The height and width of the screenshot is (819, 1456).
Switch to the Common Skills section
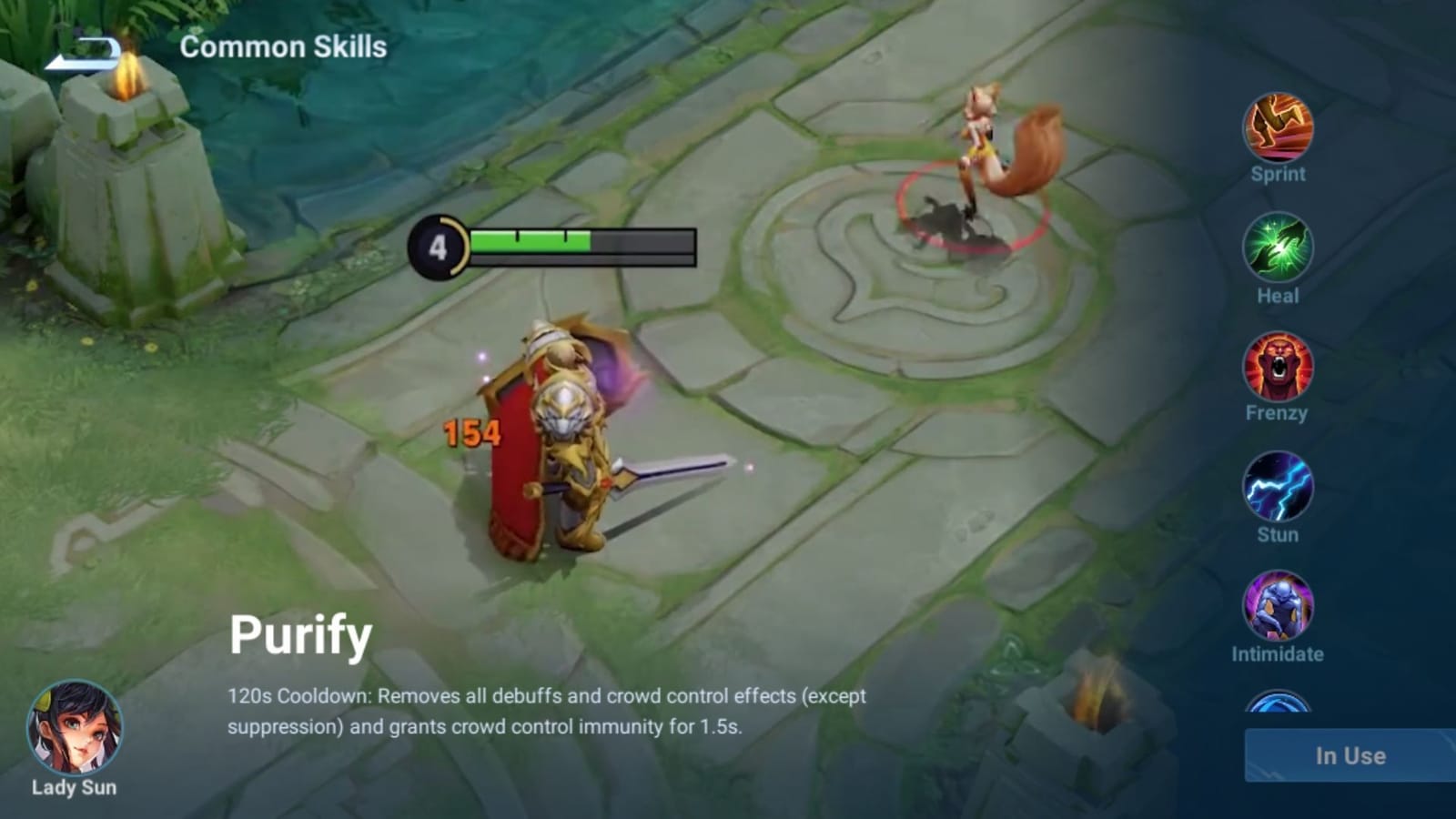pos(284,47)
